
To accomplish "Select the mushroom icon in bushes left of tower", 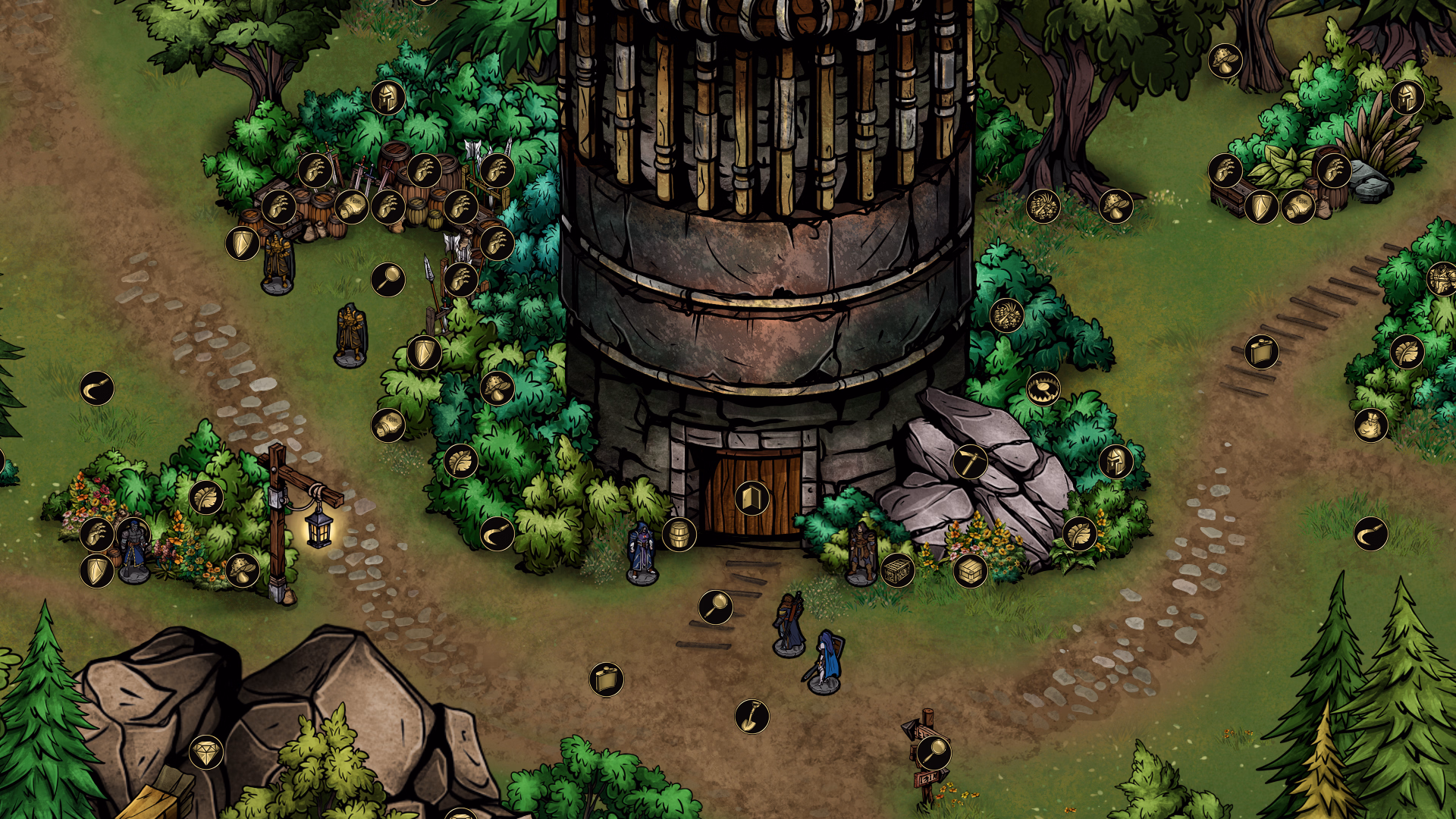I will point(497,387).
